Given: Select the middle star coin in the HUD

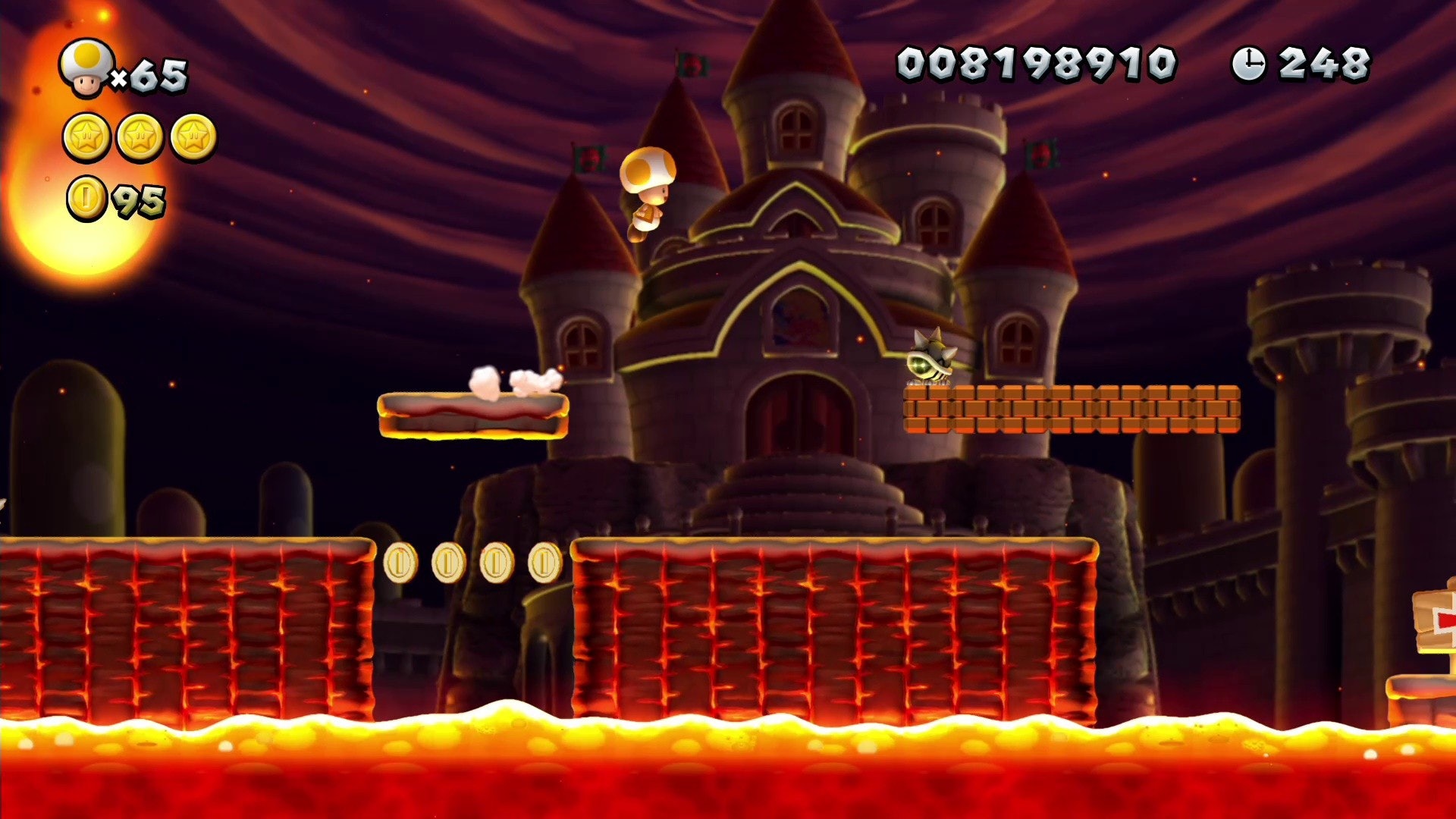Looking at the screenshot, I should [x=140, y=138].
